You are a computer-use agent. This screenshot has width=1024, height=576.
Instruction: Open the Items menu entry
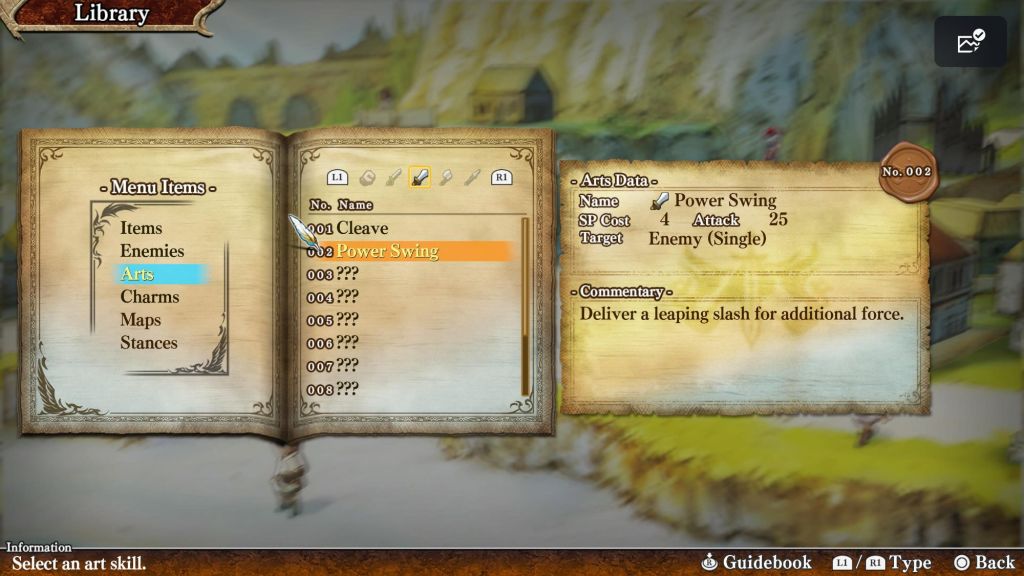click(x=141, y=228)
